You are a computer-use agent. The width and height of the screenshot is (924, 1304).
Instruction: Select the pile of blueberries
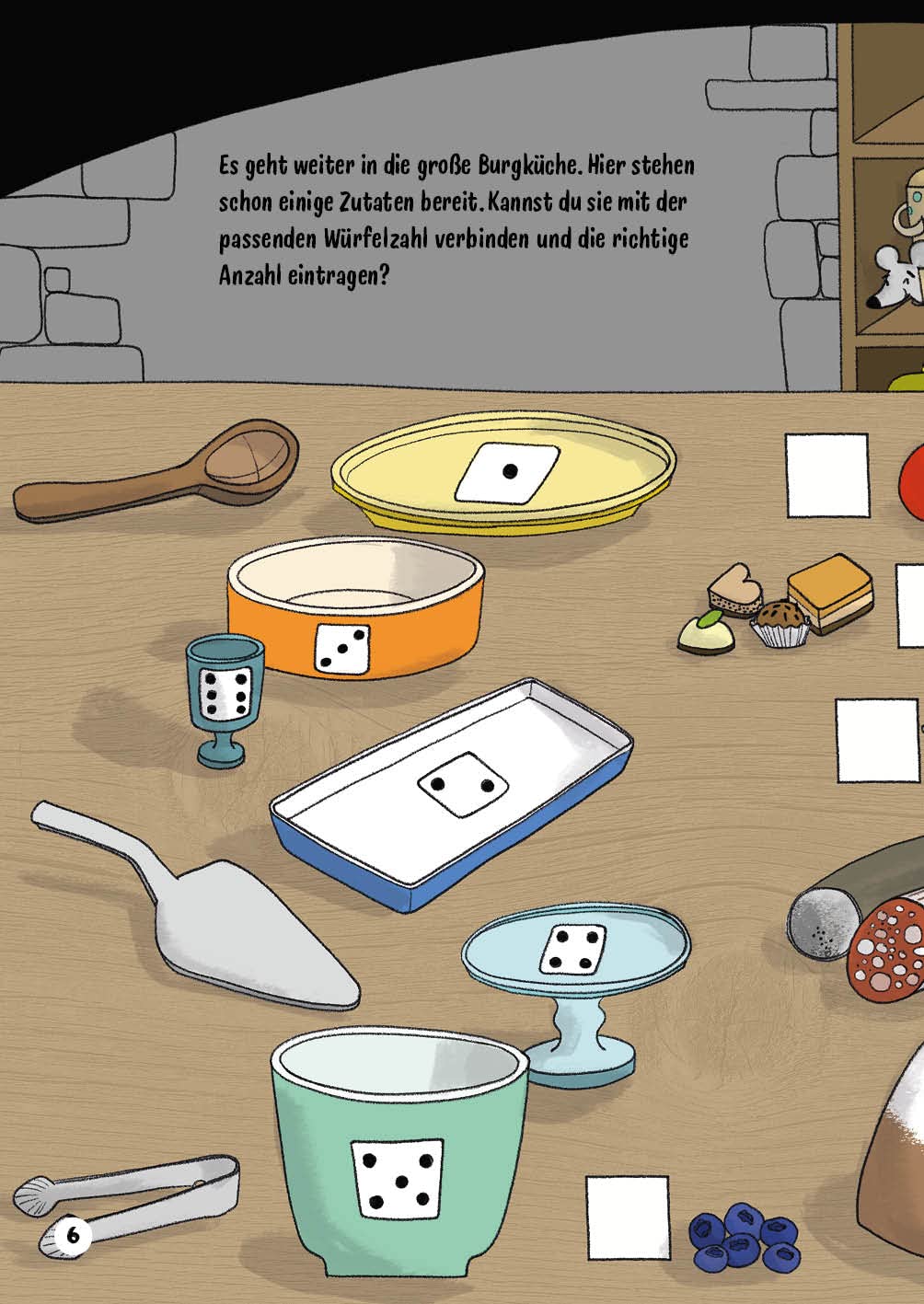tap(745, 1236)
